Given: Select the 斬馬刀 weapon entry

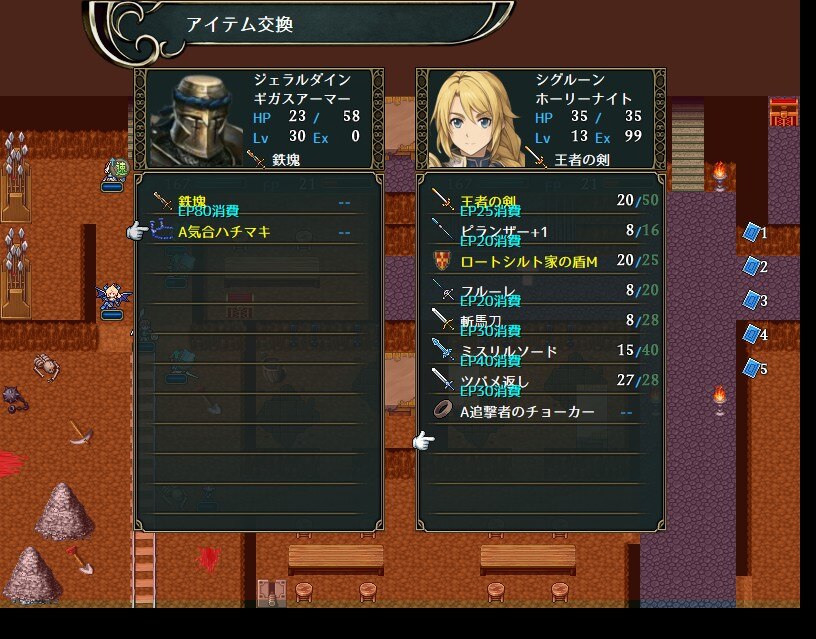Looking at the screenshot, I should (x=540, y=321).
